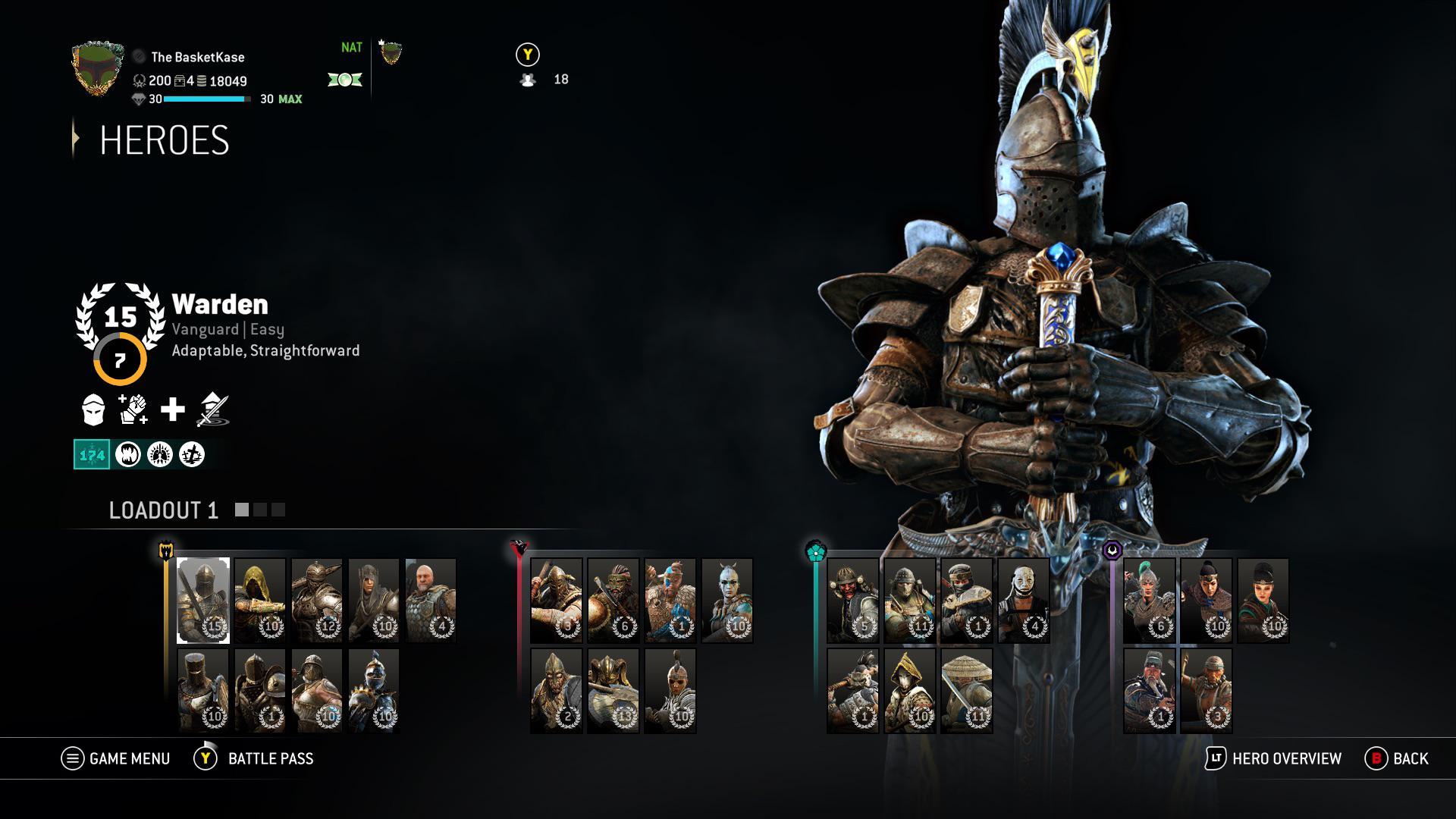Click the group members counter showing 18
The width and height of the screenshot is (1456, 819).
click(x=544, y=78)
